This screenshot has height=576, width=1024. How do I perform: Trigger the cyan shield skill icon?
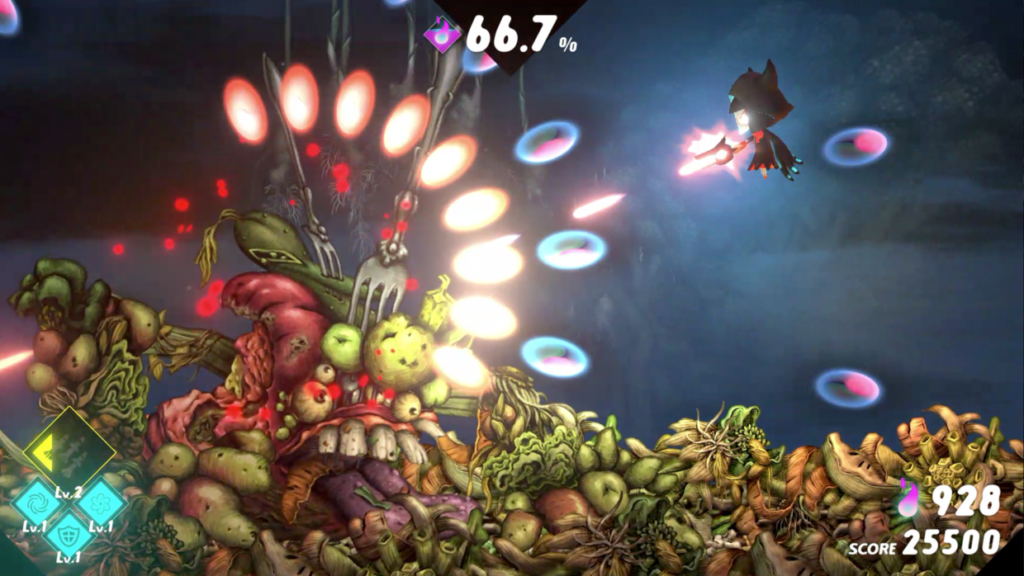(x=70, y=533)
